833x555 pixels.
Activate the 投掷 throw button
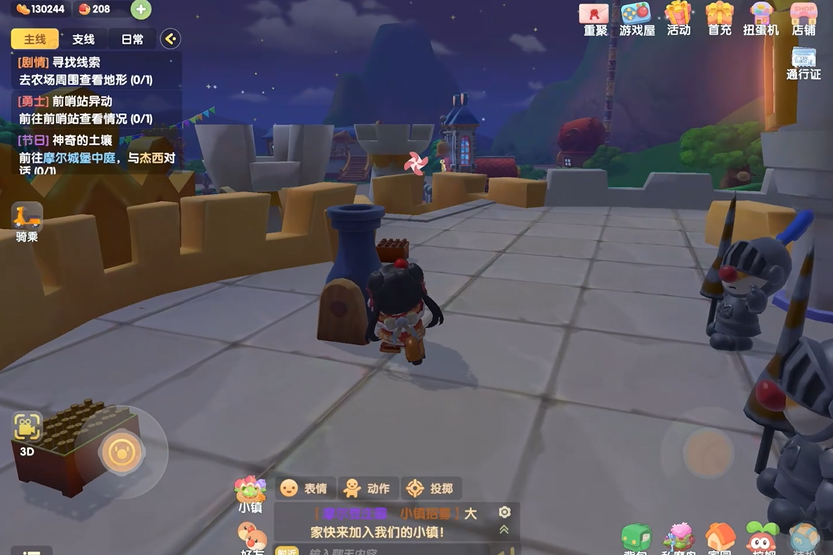(429, 488)
